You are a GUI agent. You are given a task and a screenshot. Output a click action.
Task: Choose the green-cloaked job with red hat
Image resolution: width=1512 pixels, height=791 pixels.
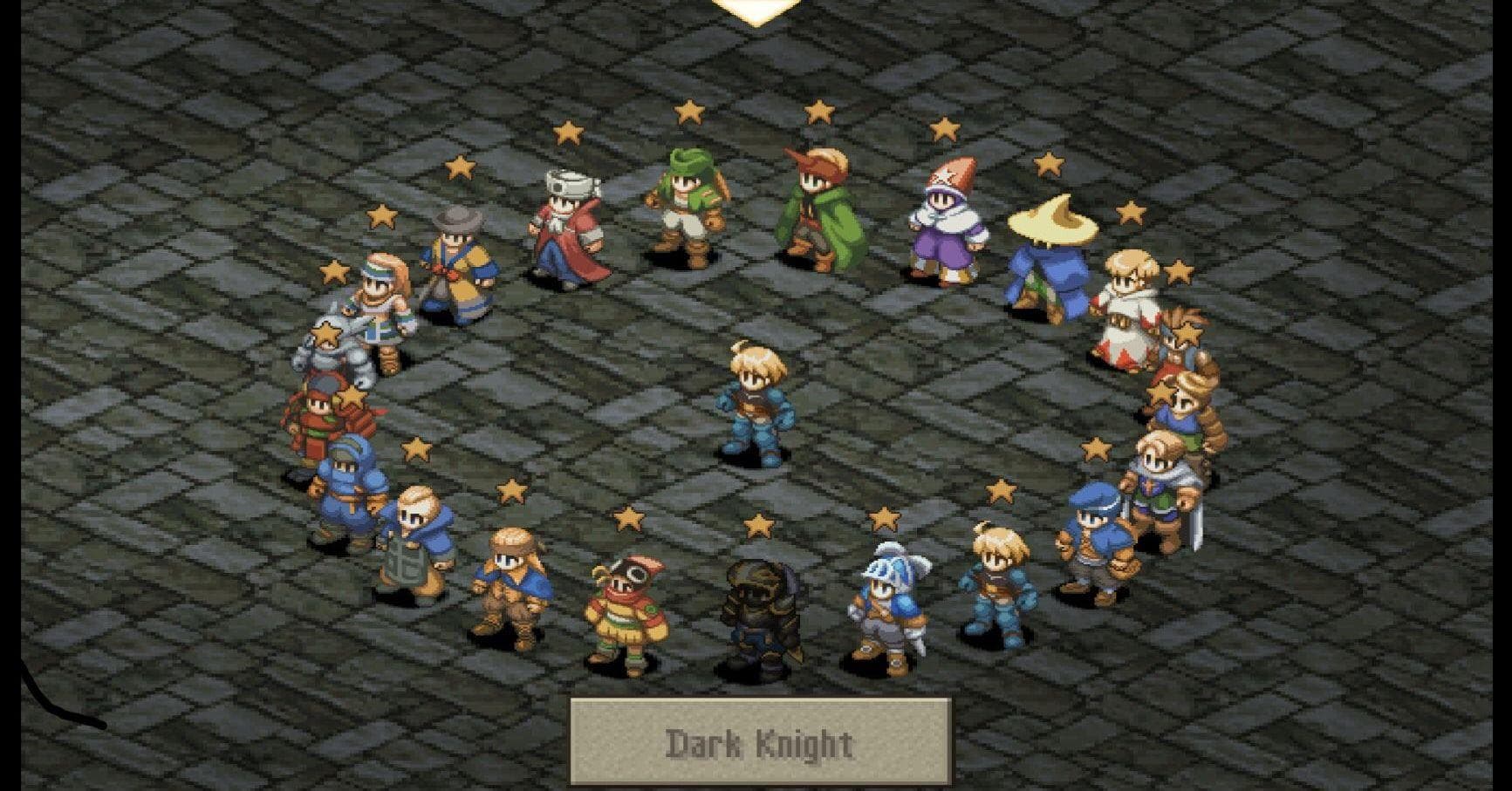click(x=818, y=209)
